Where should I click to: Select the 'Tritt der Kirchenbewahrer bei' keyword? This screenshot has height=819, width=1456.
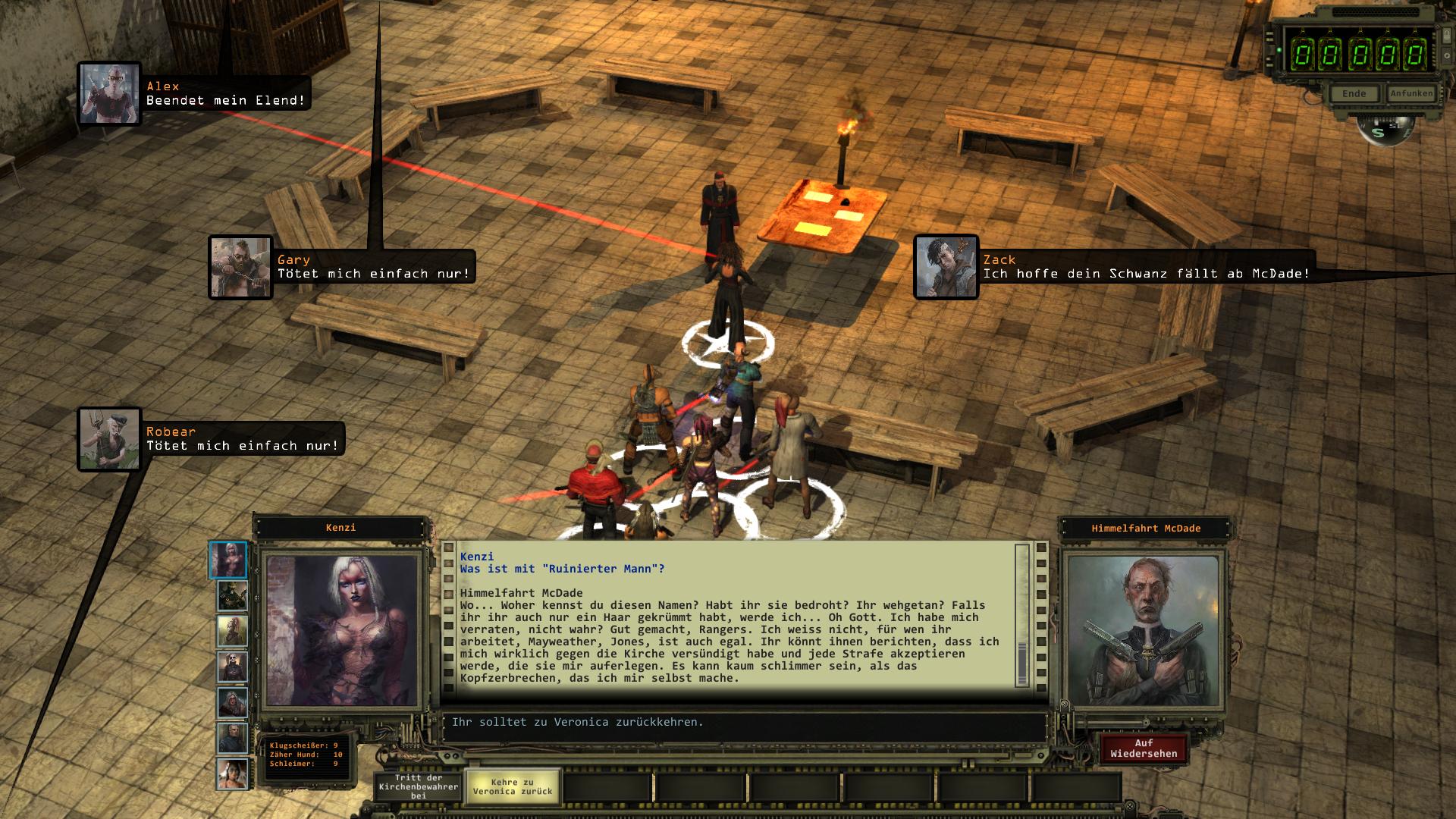point(419,787)
